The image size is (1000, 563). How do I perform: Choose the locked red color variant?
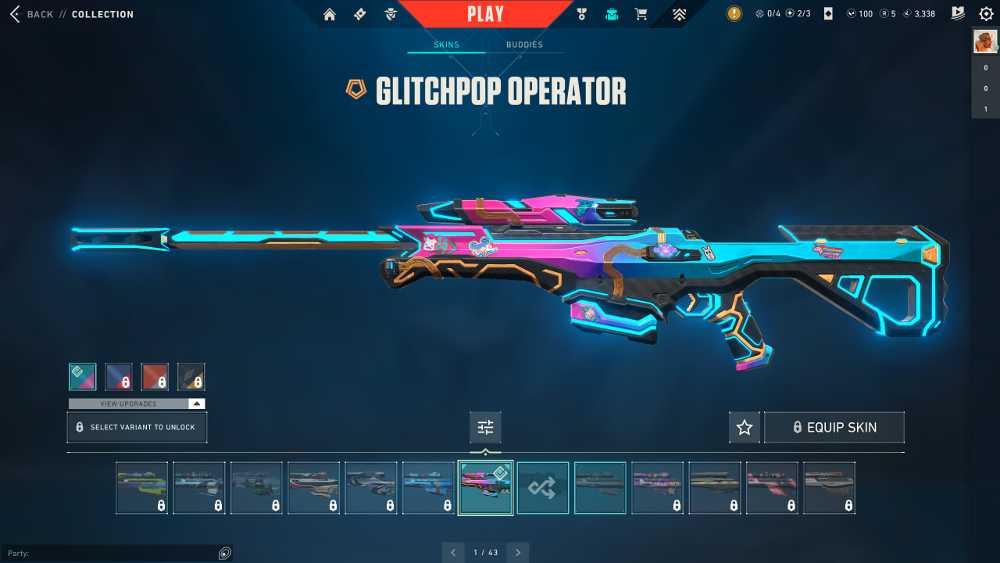click(155, 376)
